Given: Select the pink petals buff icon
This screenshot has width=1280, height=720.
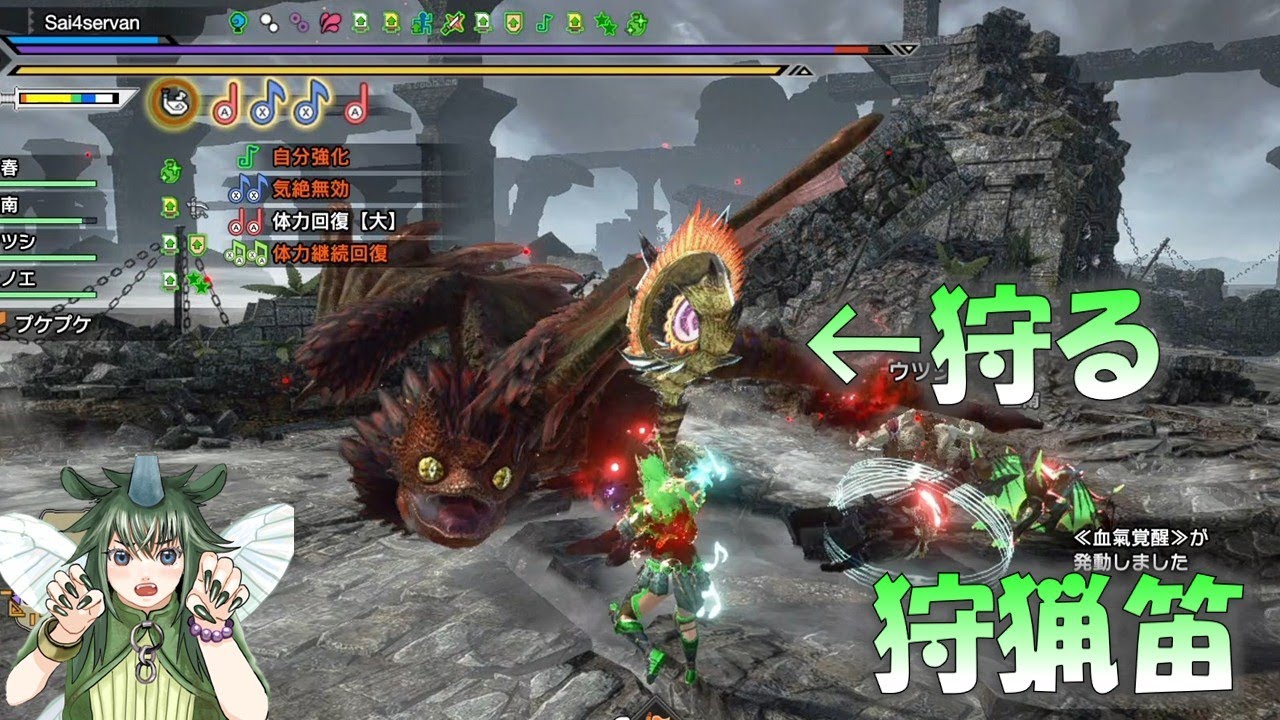Looking at the screenshot, I should [x=329, y=21].
